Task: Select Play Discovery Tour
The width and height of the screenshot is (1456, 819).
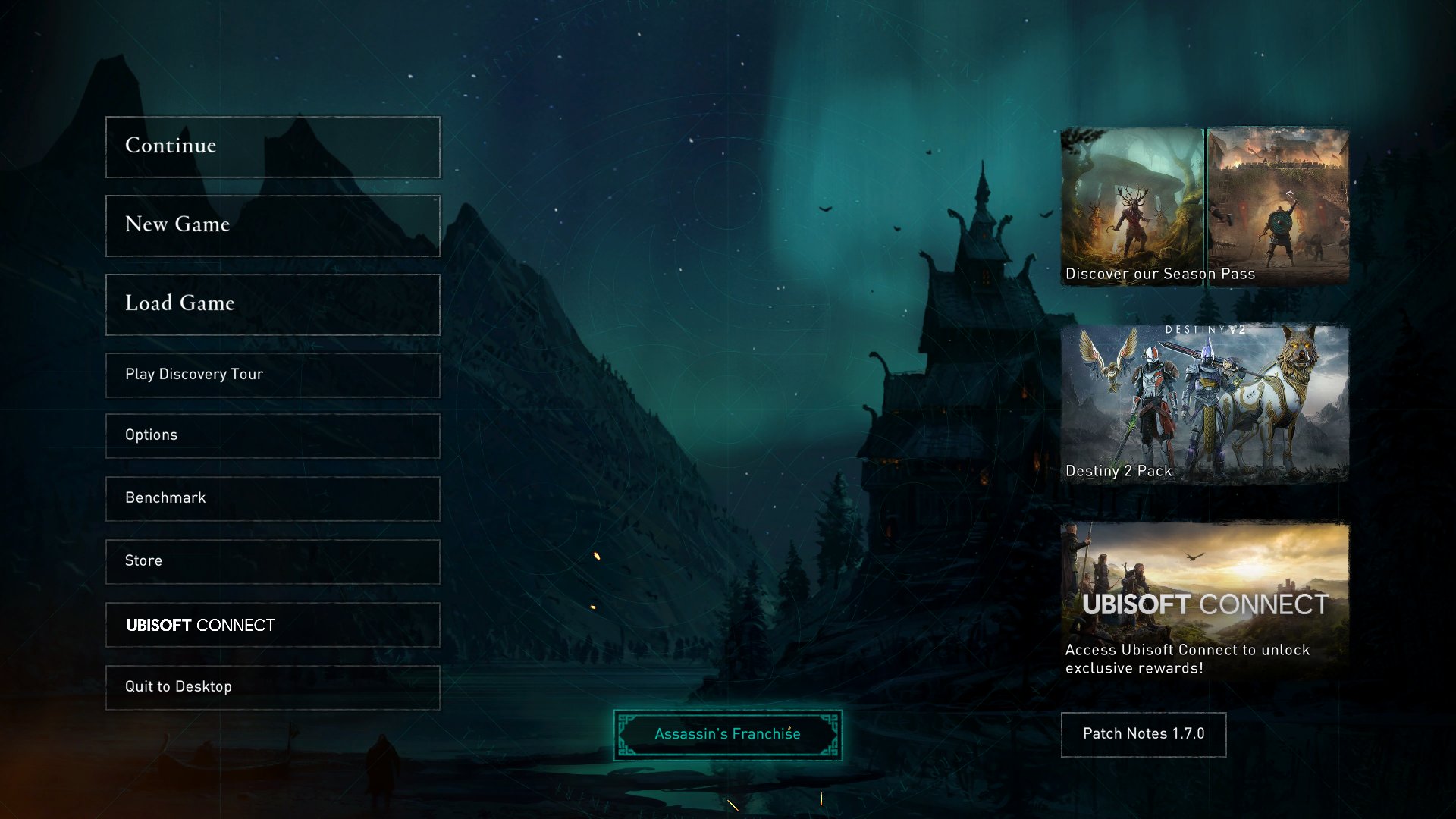Action: (272, 375)
